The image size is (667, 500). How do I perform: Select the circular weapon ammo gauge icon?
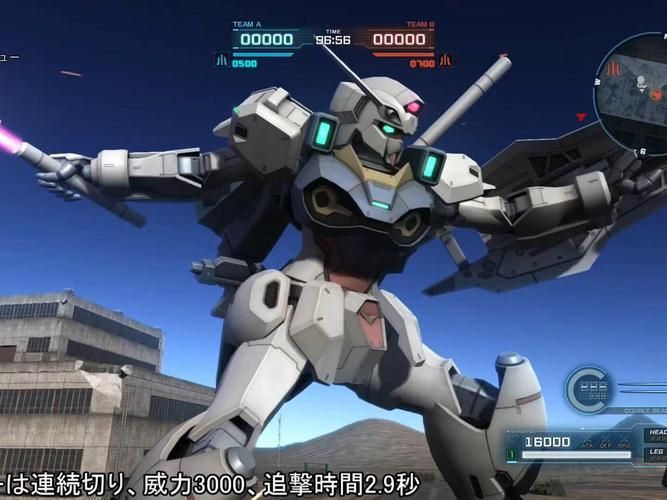(590, 390)
